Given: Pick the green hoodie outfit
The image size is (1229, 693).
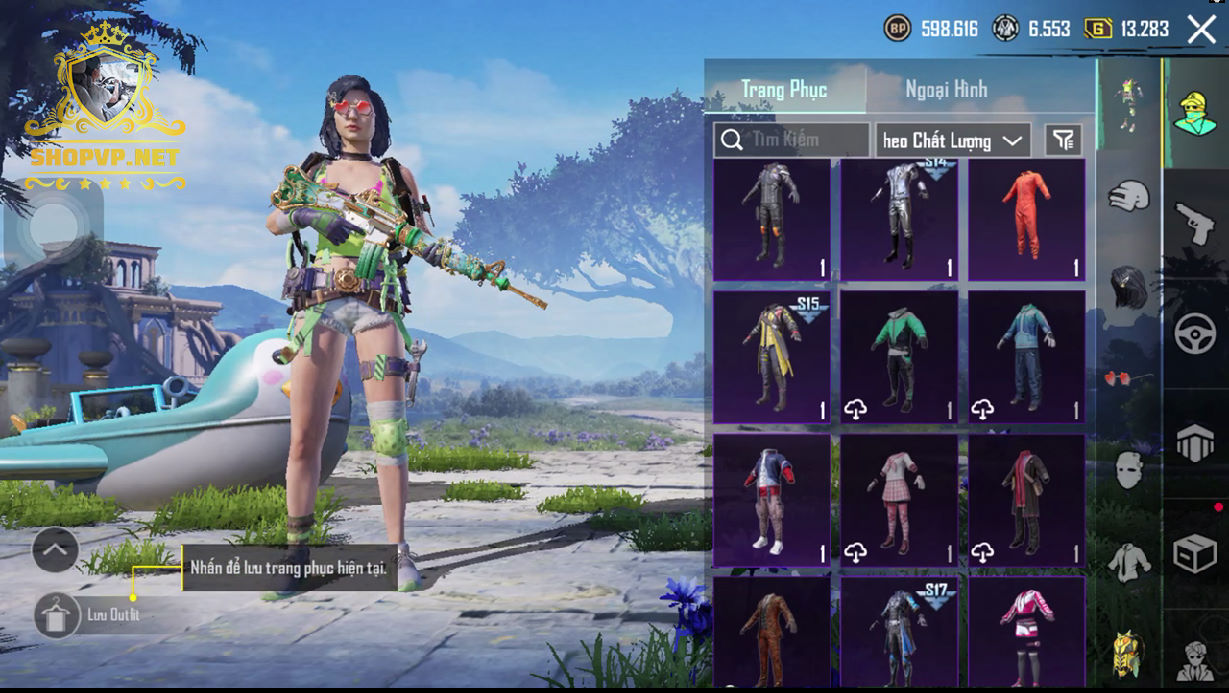Looking at the screenshot, I should point(898,356).
